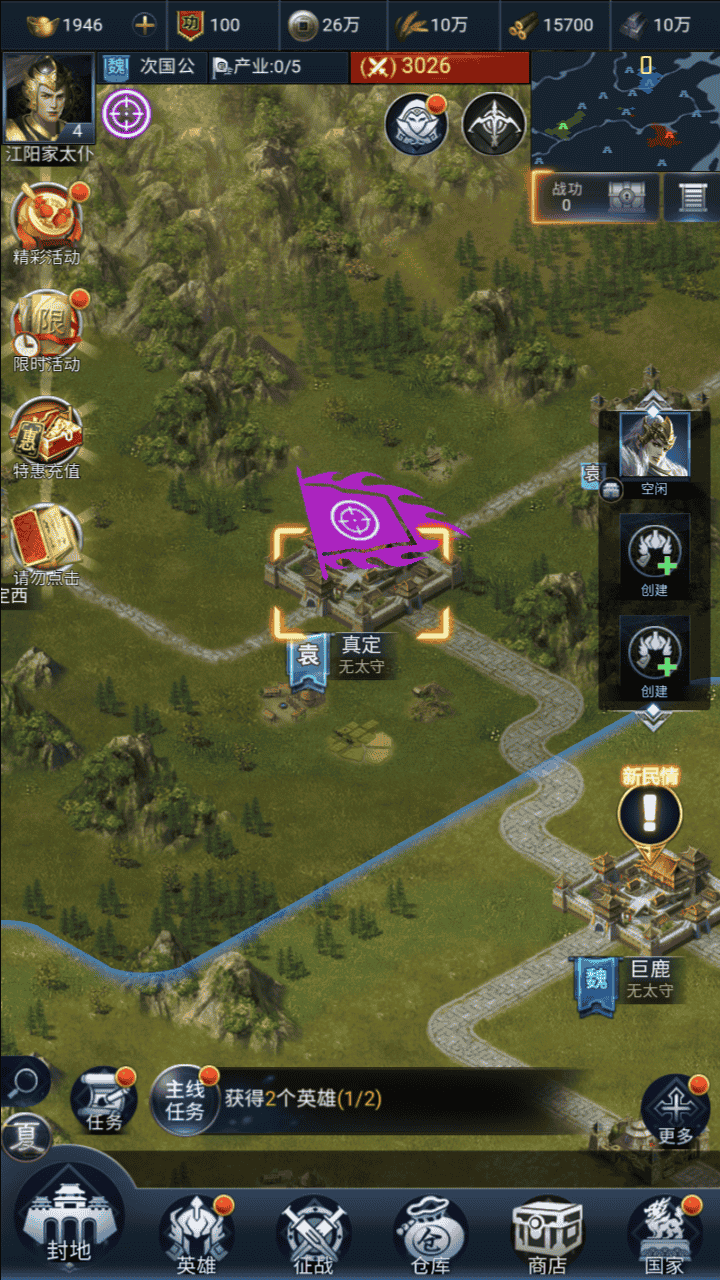Open the minimap
Viewport: 720px width, 1280px height.
click(625, 110)
